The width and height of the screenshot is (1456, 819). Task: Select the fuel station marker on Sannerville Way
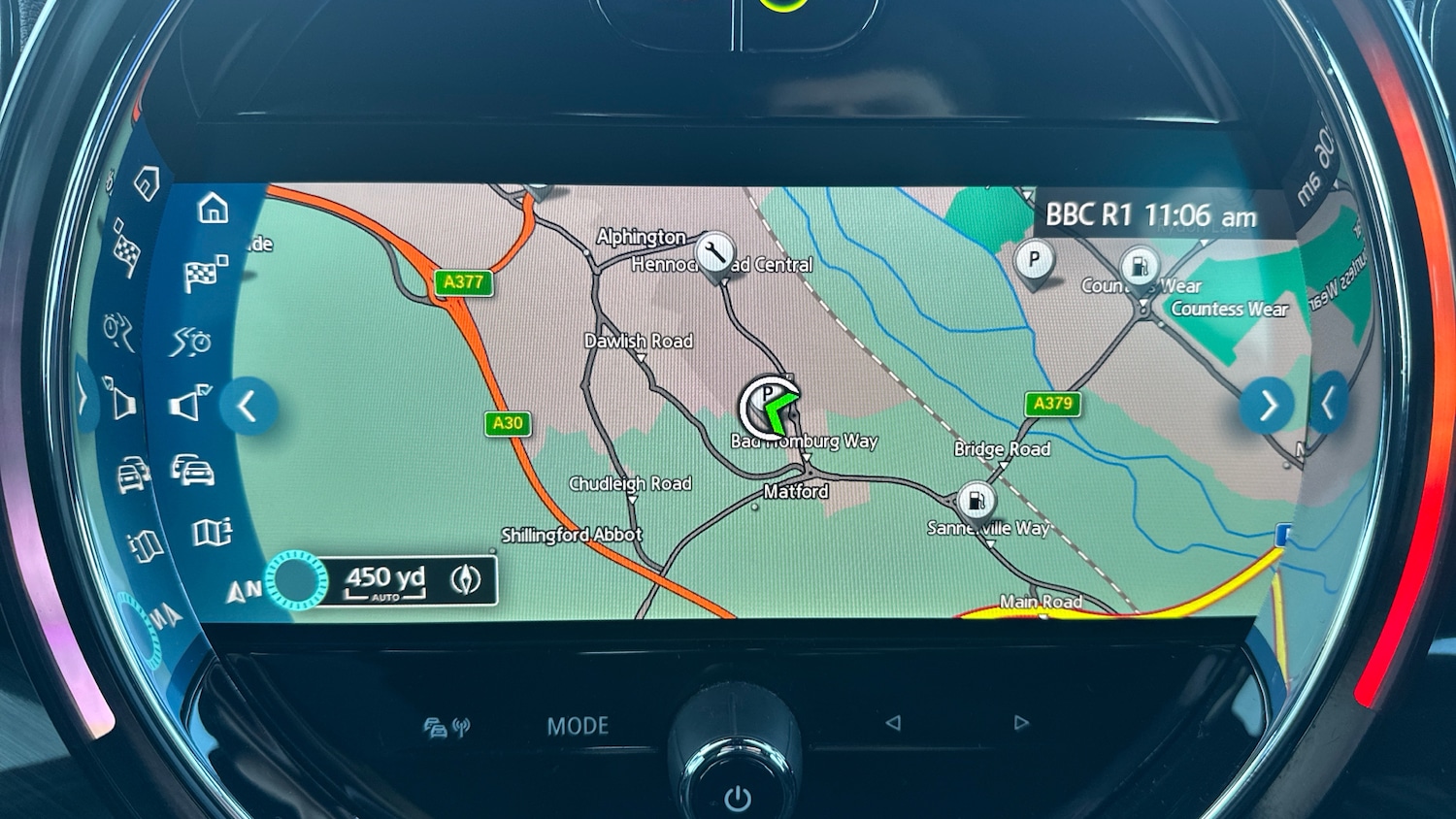[x=976, y=501]
